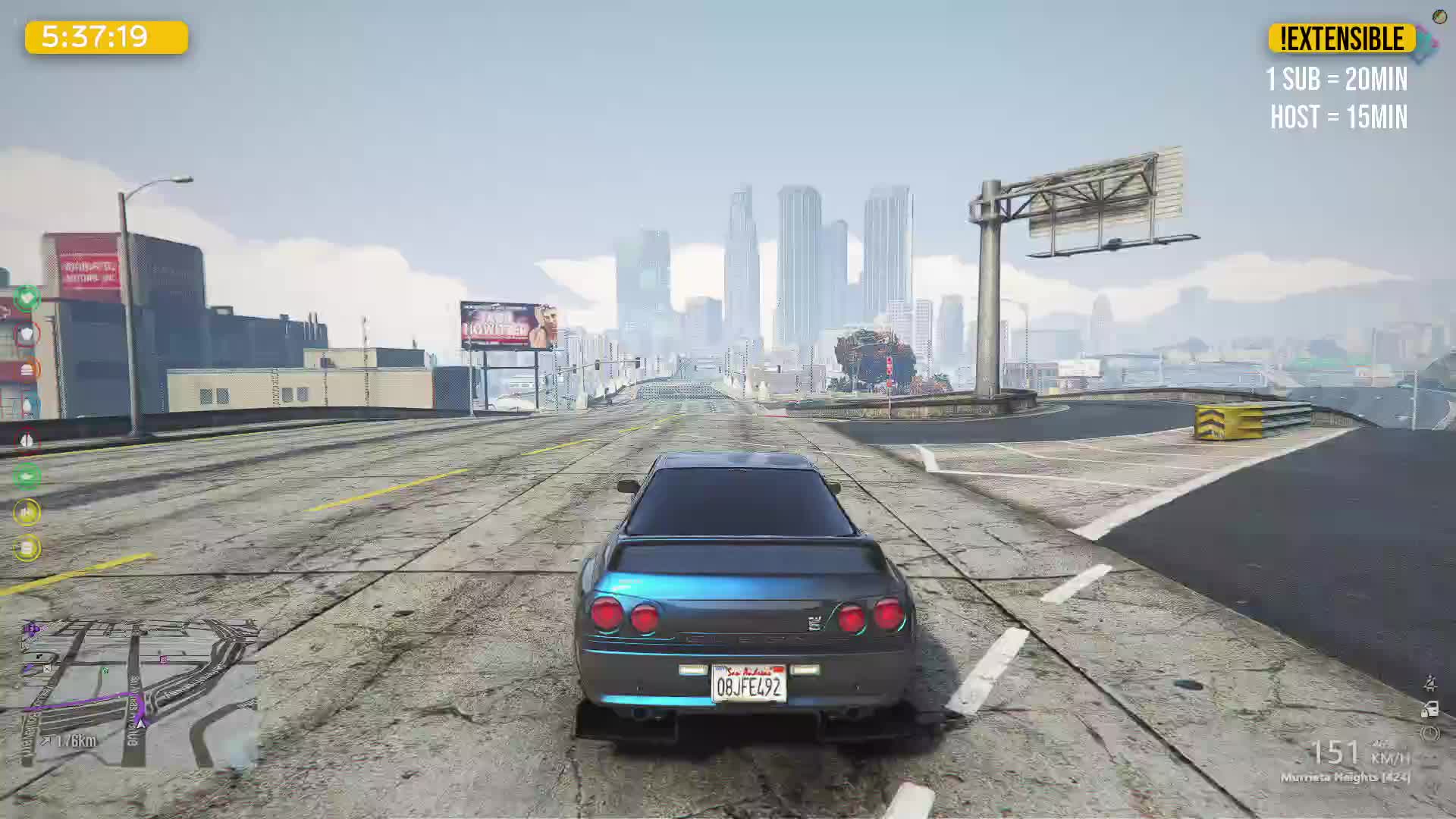Select the blue water drop thirst icon
1456x819 pixels.
tap(27, 406)
